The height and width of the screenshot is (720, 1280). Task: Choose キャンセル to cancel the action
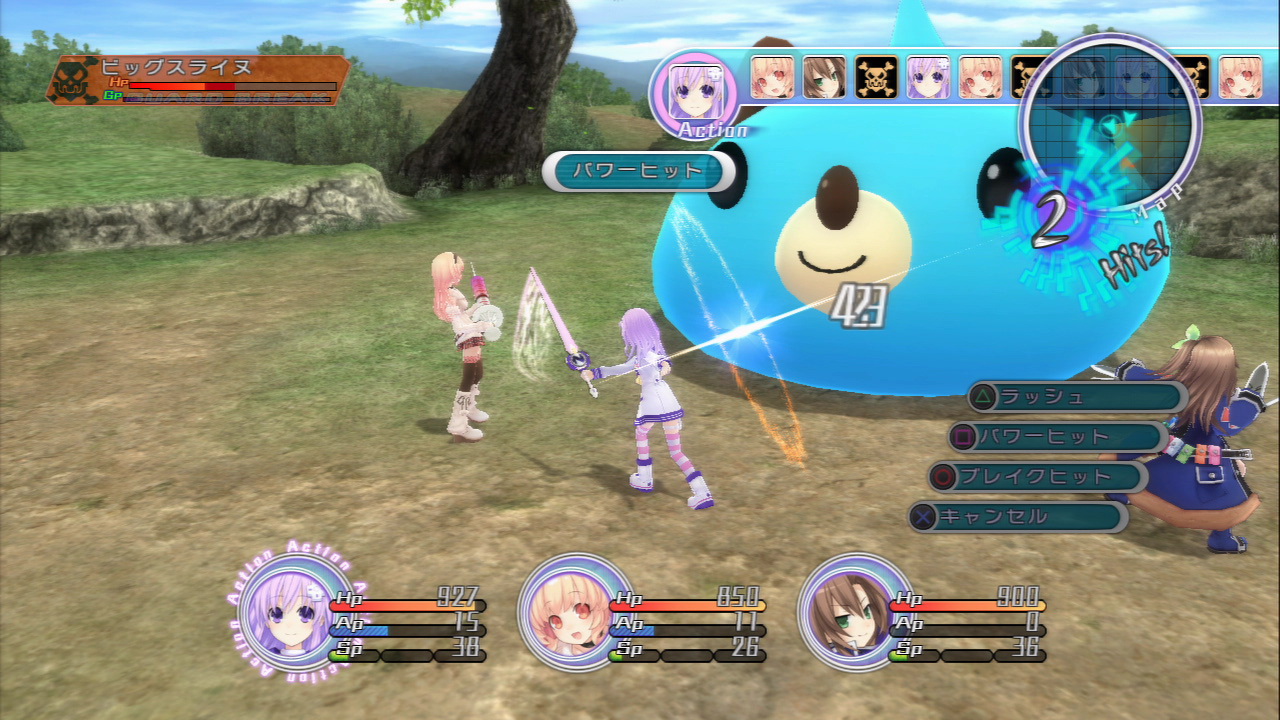(1018, 517)
